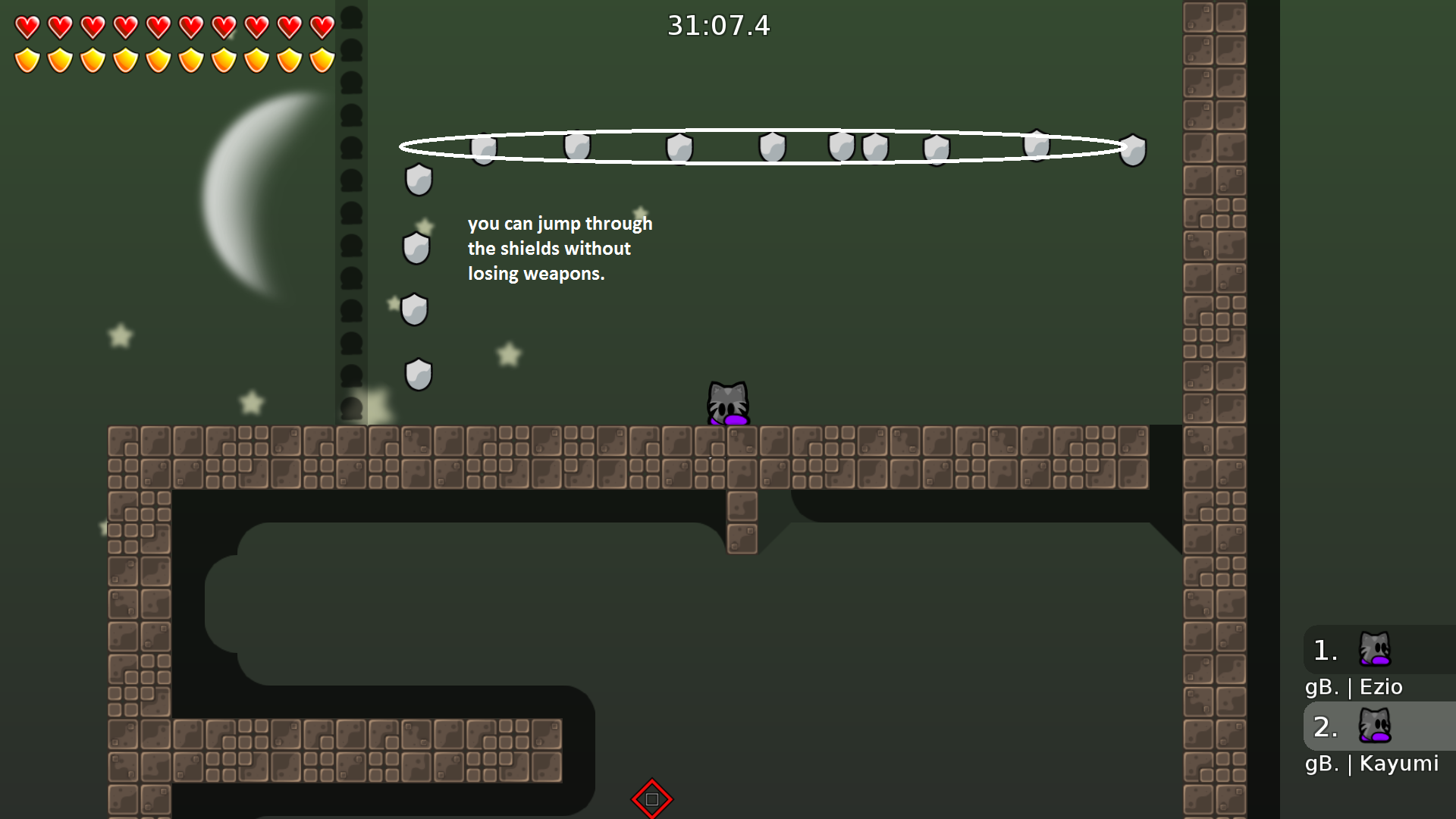Select the last heart on the health row
Viewport: 1456px width, 819px height.
pos(322,26)
